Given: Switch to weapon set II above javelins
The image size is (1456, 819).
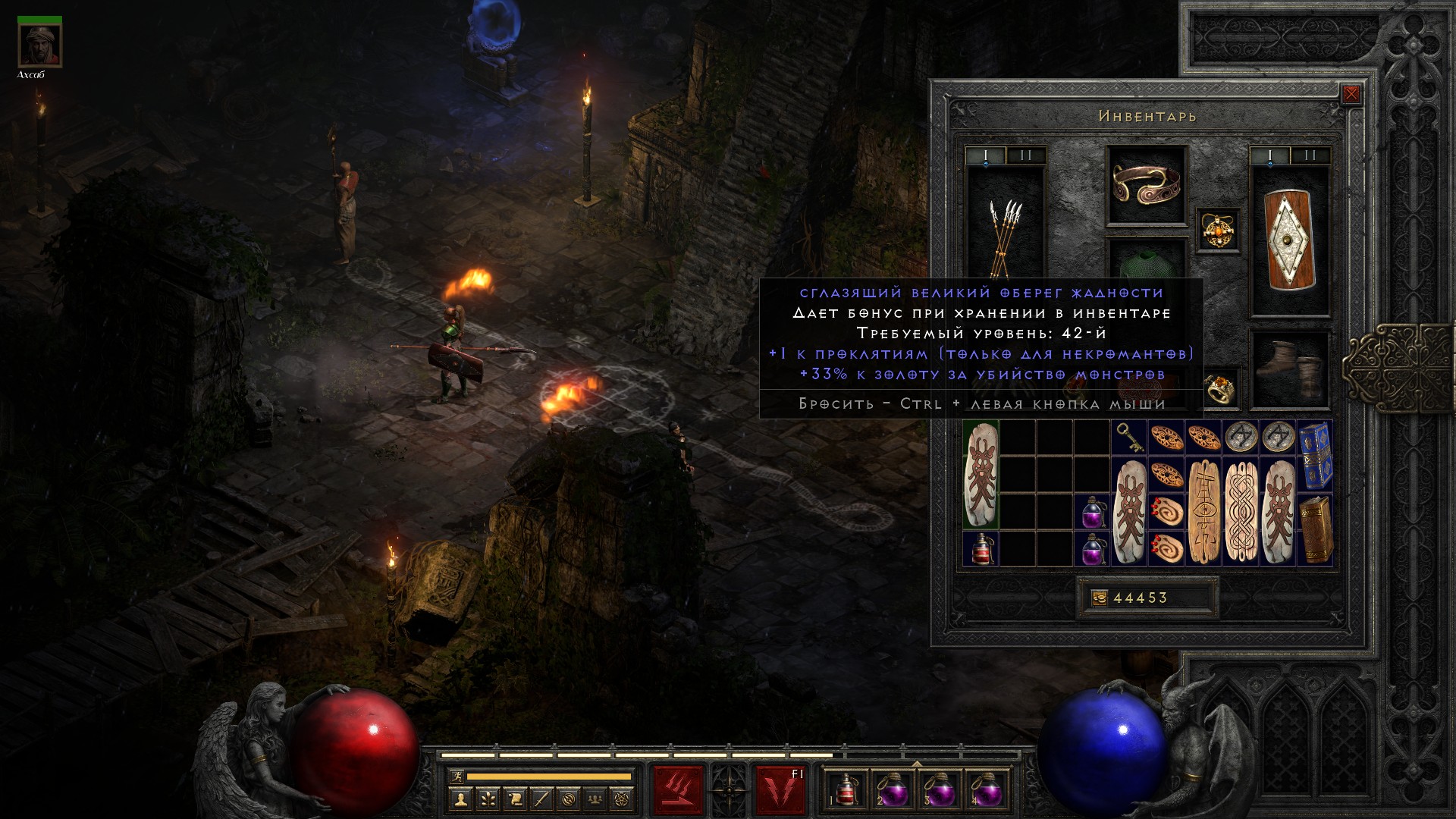Looking at the screenshot, I should click(1026, 156).
